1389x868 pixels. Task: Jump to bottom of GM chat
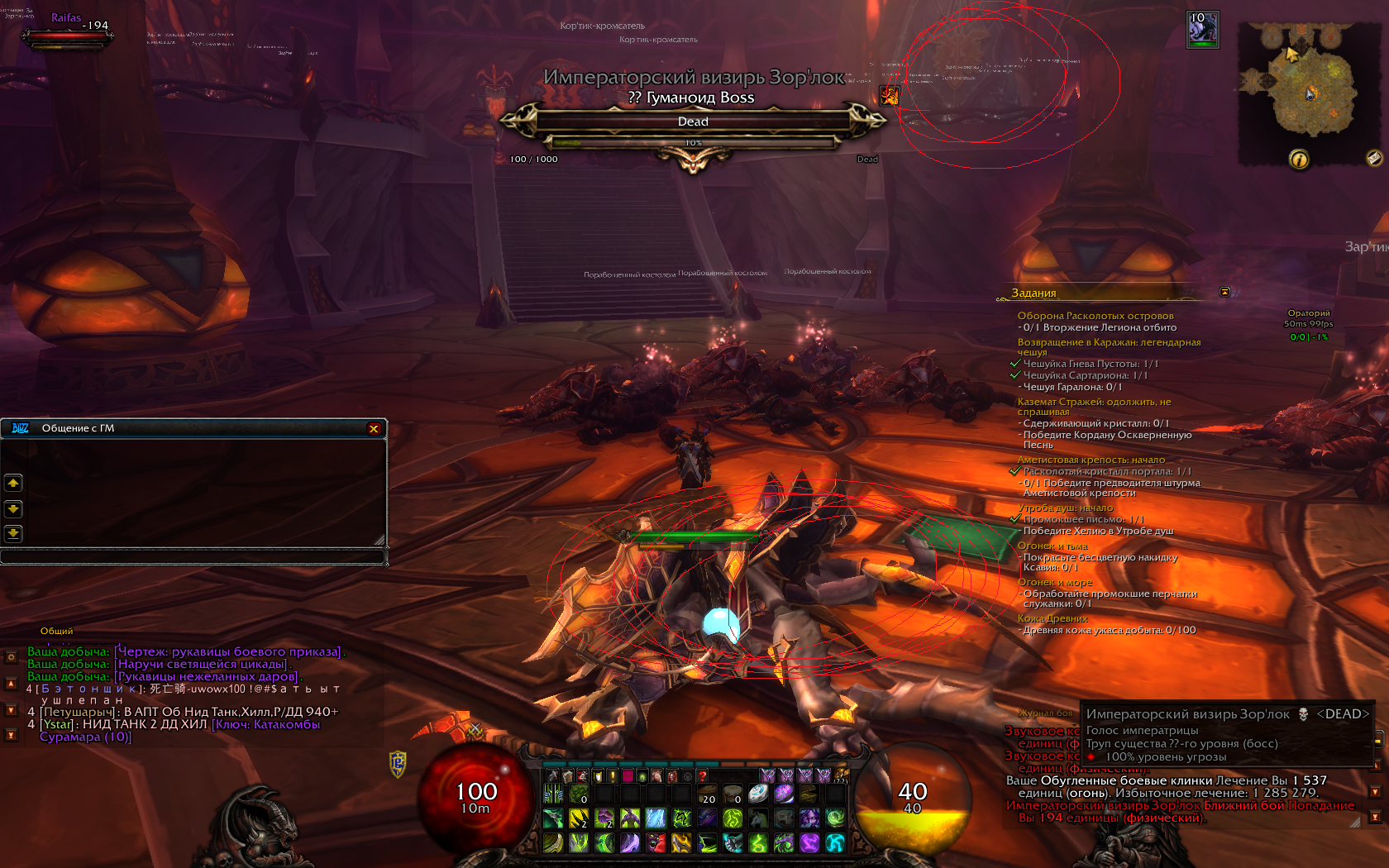pyautogui.click(x=13, y=533)
